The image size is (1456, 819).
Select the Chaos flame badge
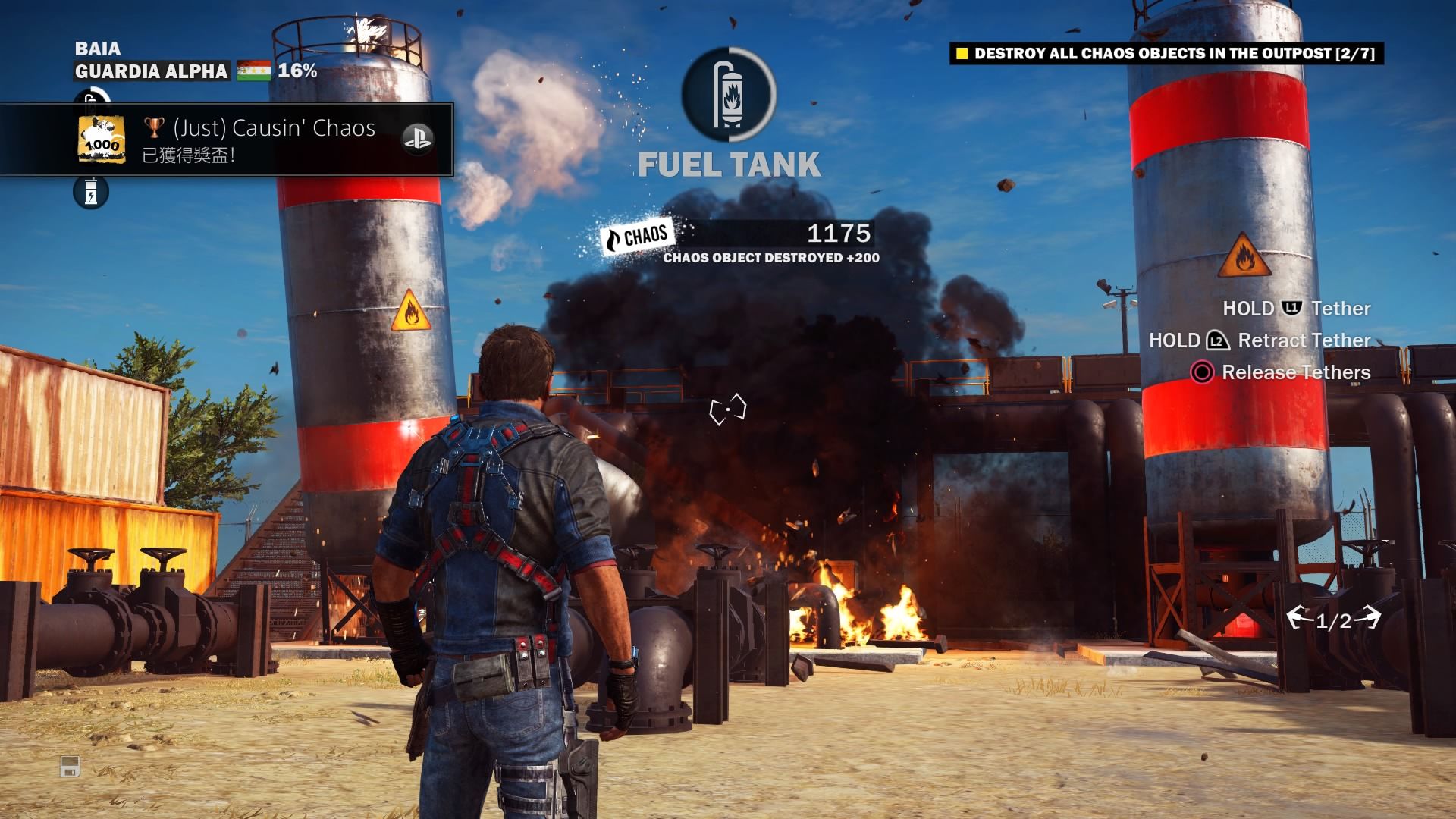click(x=635, y=237)
